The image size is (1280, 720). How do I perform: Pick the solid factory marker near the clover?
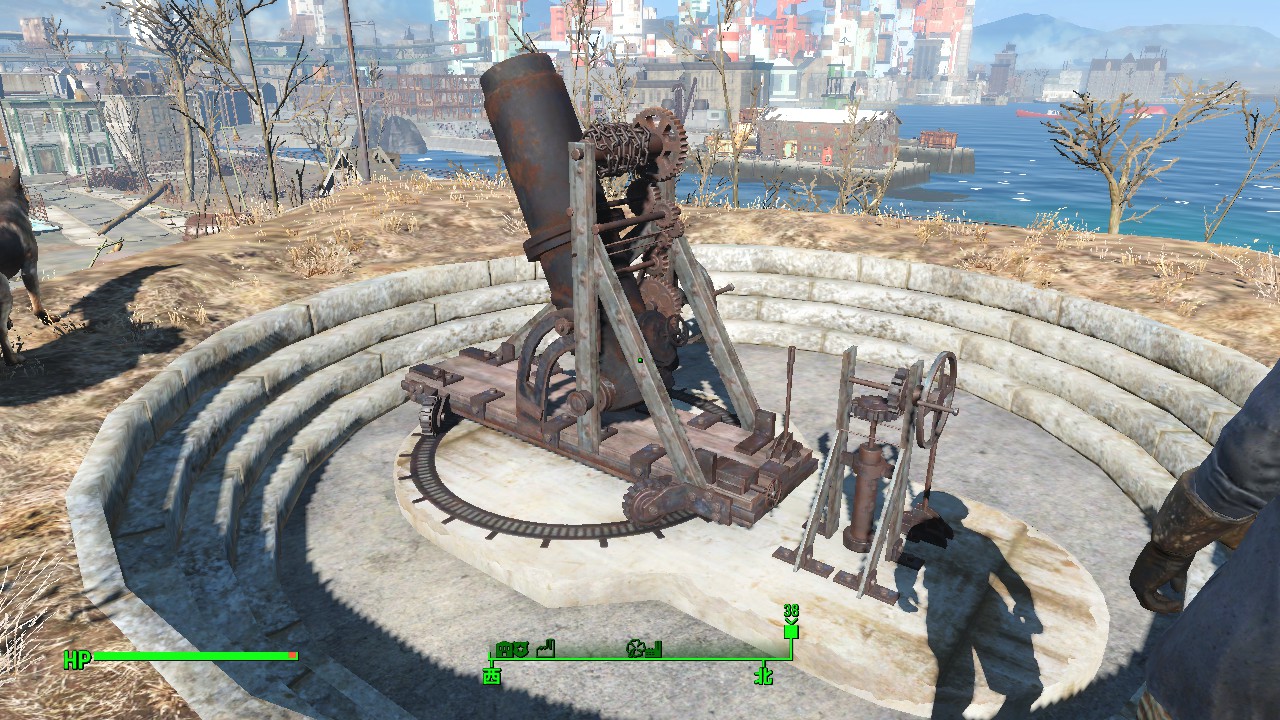(x=653, y=651)
